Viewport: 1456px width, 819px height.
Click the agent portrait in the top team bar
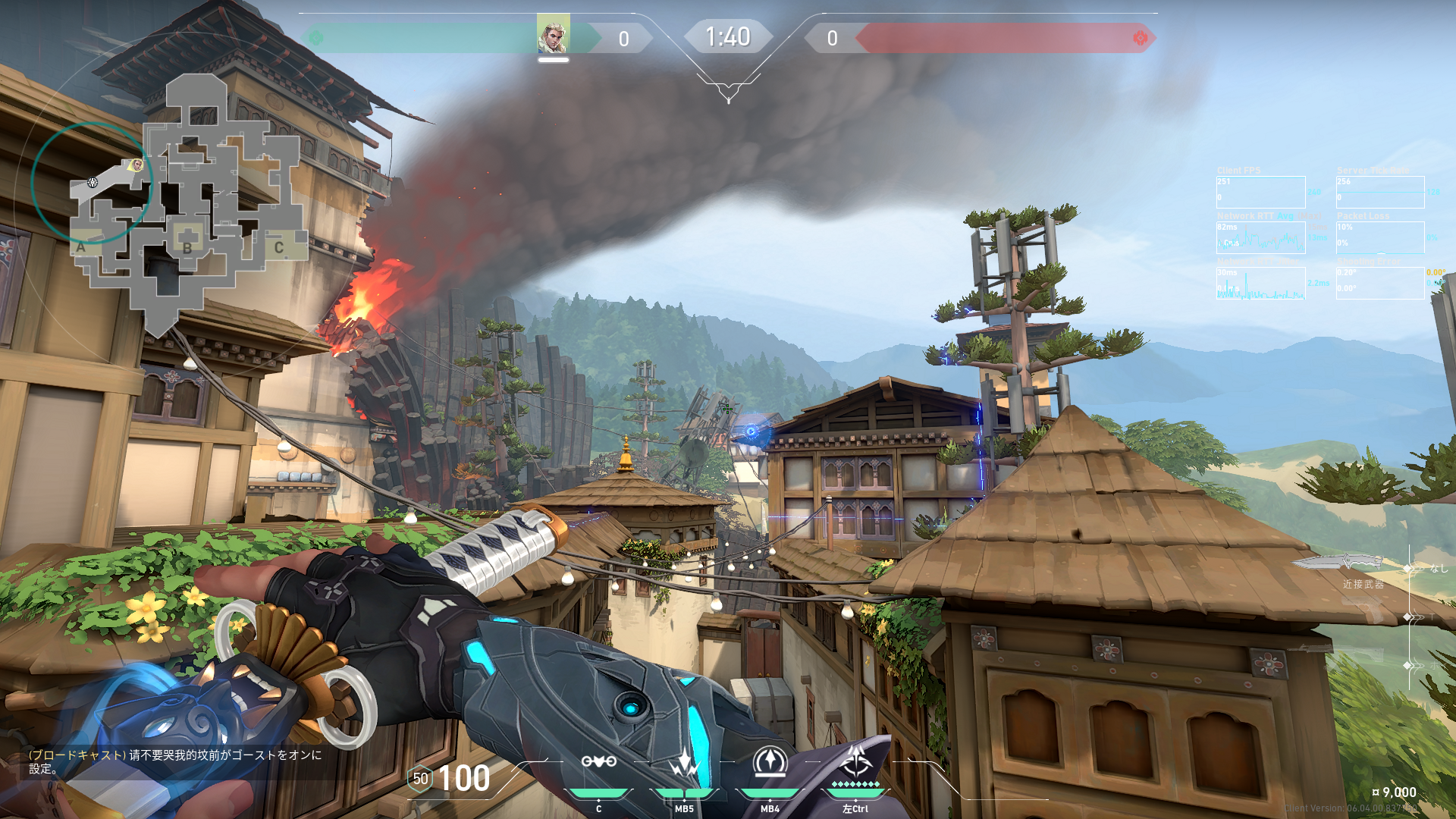553,36
